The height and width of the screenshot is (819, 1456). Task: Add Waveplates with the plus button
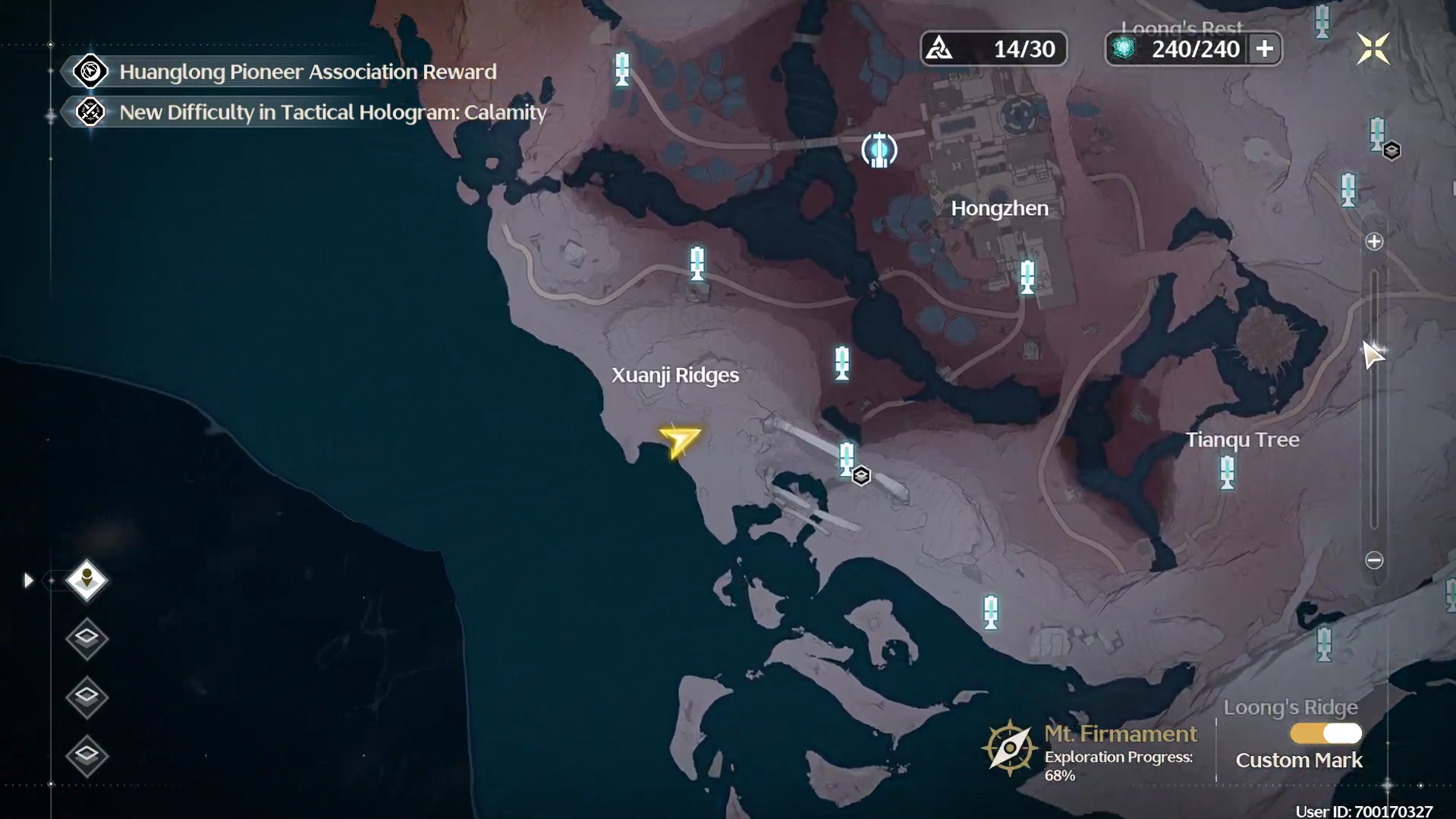point(1264,49)
